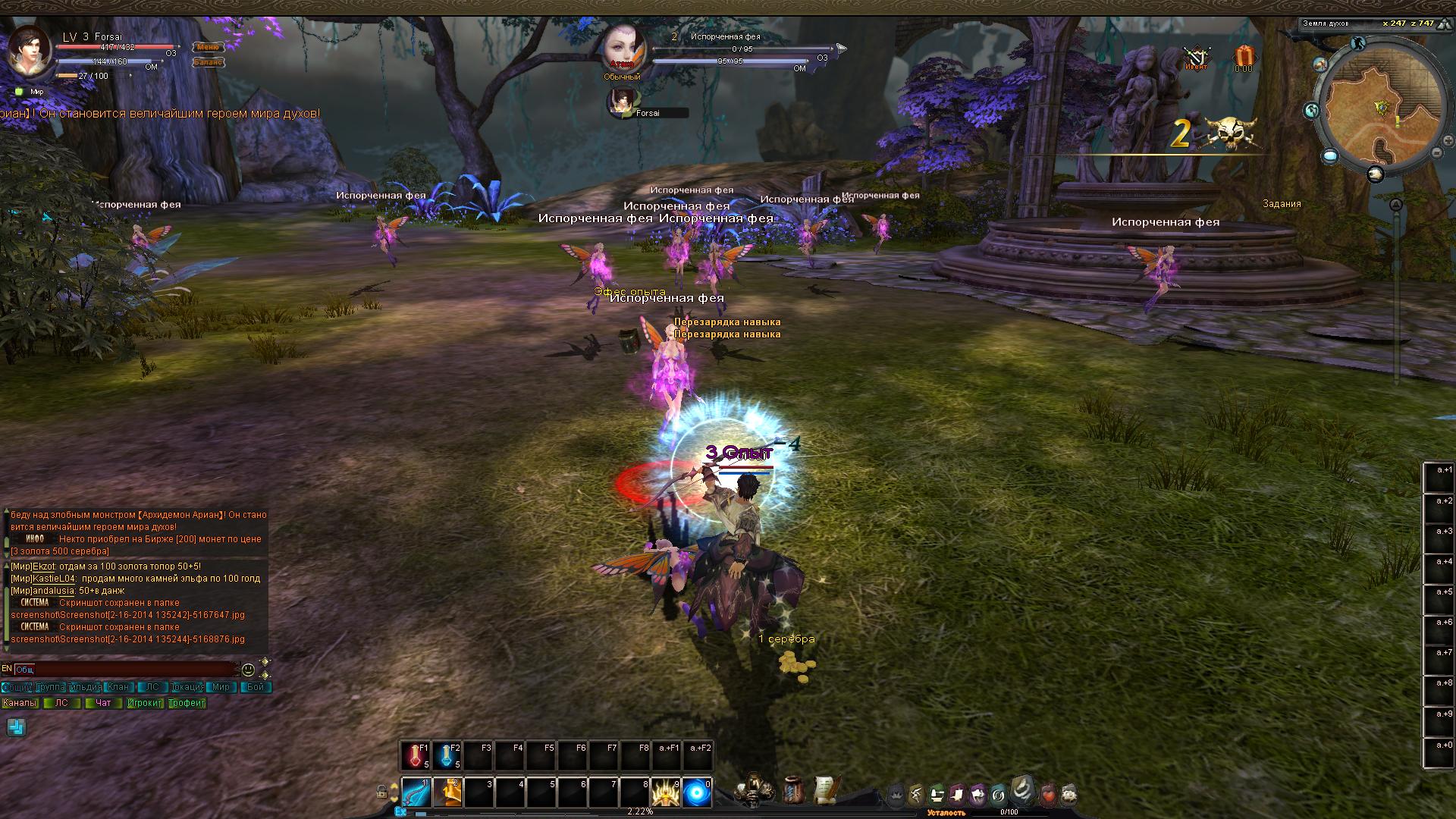This screenshot has width=1456, height=819.
Task: Use the red health potion in slot F1
Action: pos(415,756)
